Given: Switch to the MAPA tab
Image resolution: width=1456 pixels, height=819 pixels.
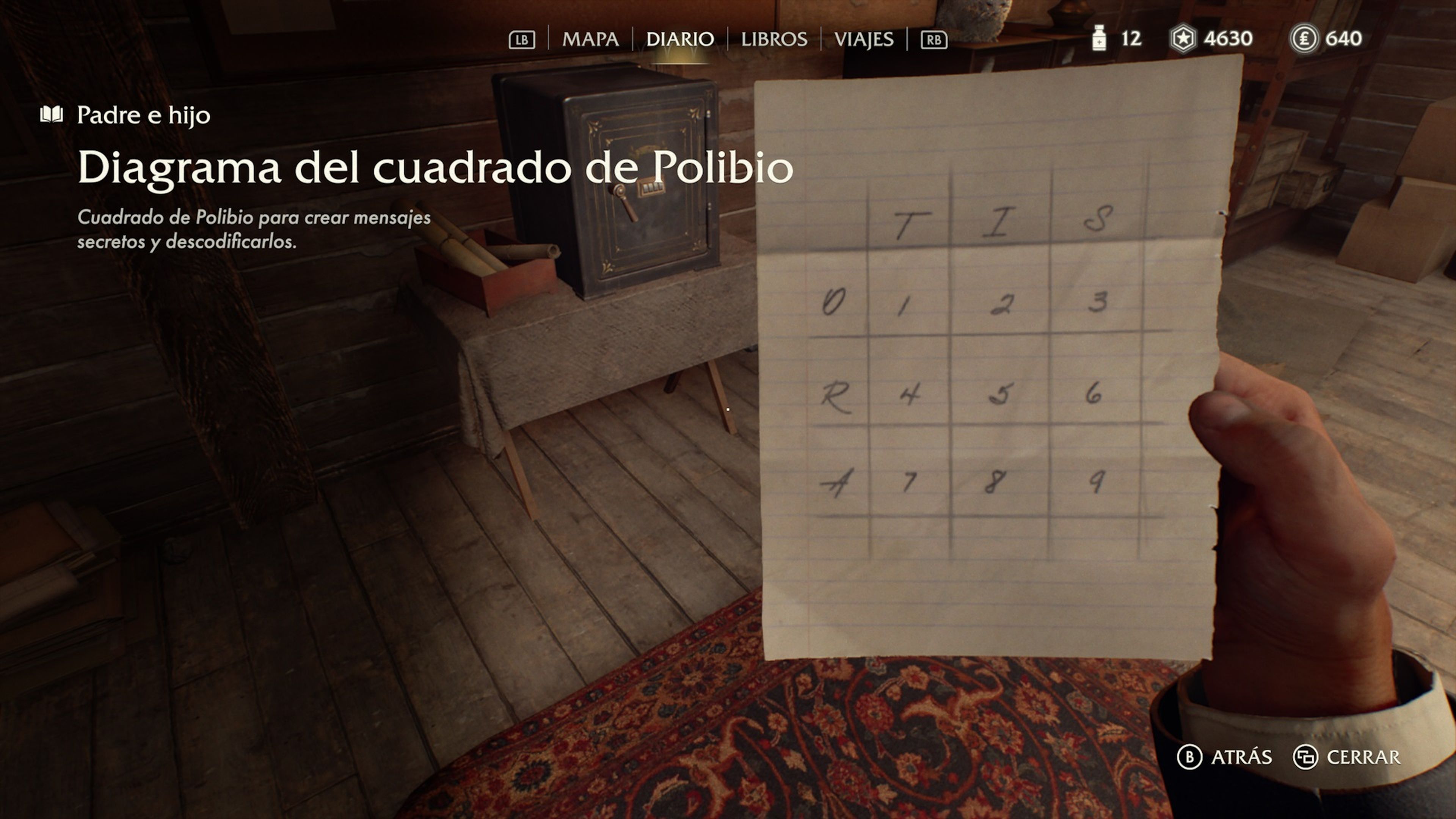Looking at the screenshot, I should [591, 39].
